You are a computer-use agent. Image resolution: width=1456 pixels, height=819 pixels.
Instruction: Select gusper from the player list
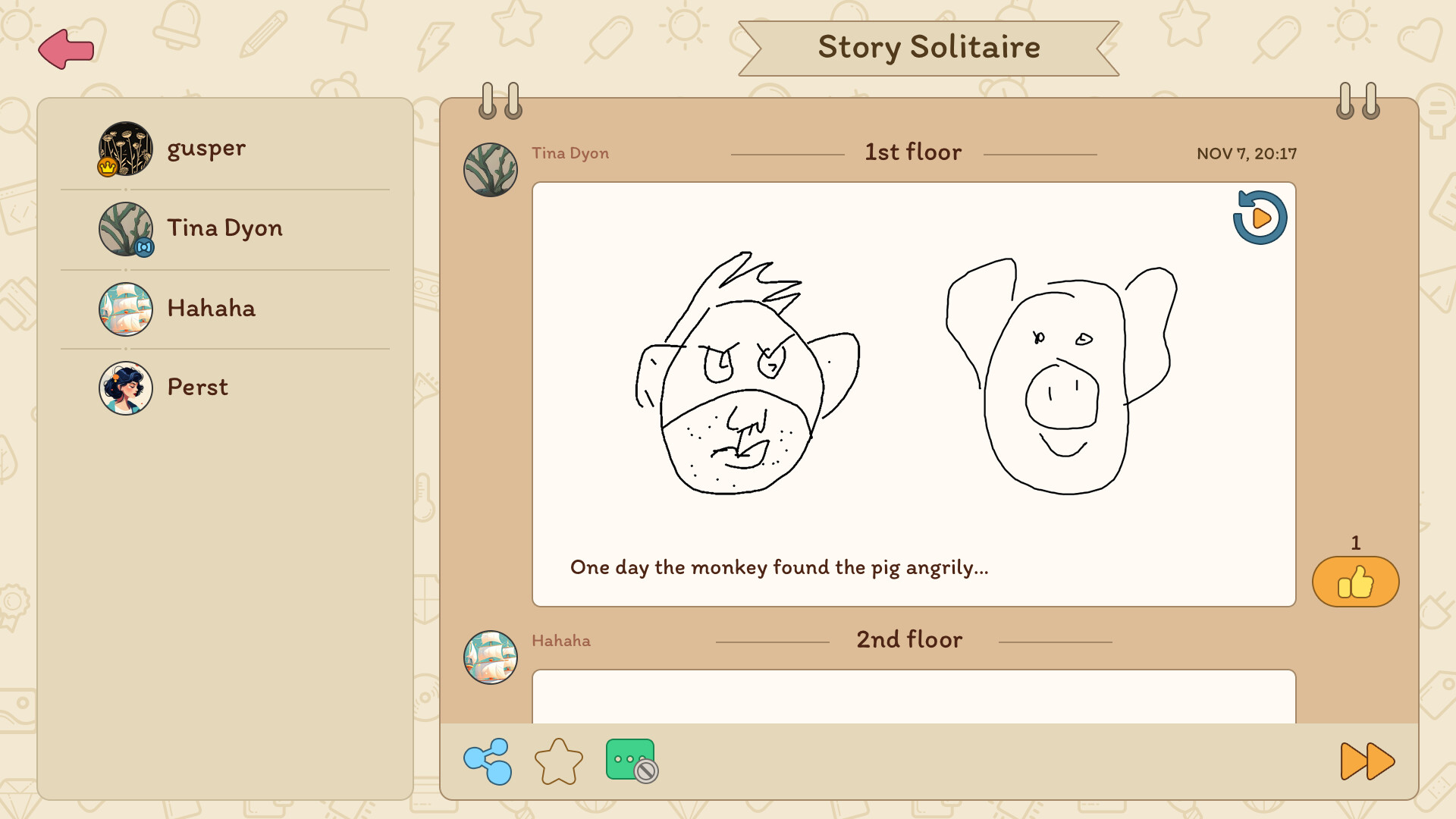208,149
